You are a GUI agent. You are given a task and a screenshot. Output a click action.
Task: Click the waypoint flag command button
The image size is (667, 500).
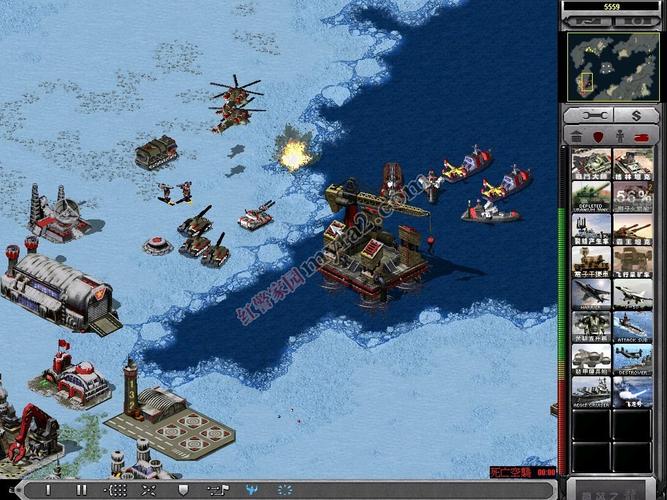pyautogui.click(x=215, y=490)
